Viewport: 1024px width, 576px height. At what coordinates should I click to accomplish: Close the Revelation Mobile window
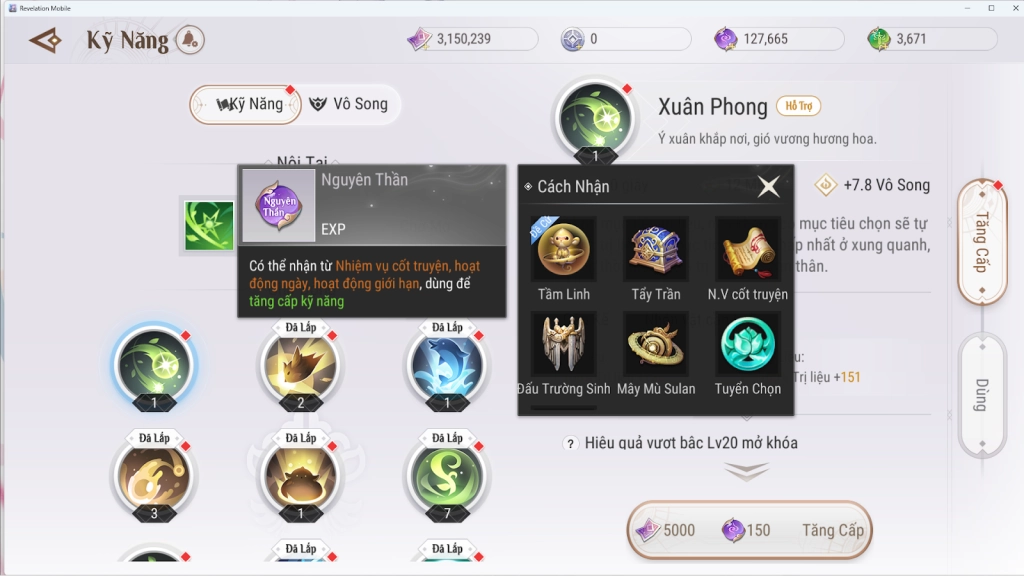(x=1011, y=8)
